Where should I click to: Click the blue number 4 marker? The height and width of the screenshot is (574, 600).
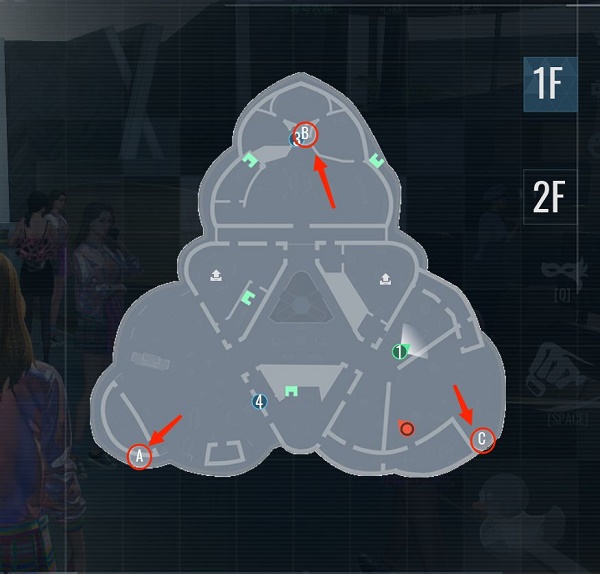259,402
